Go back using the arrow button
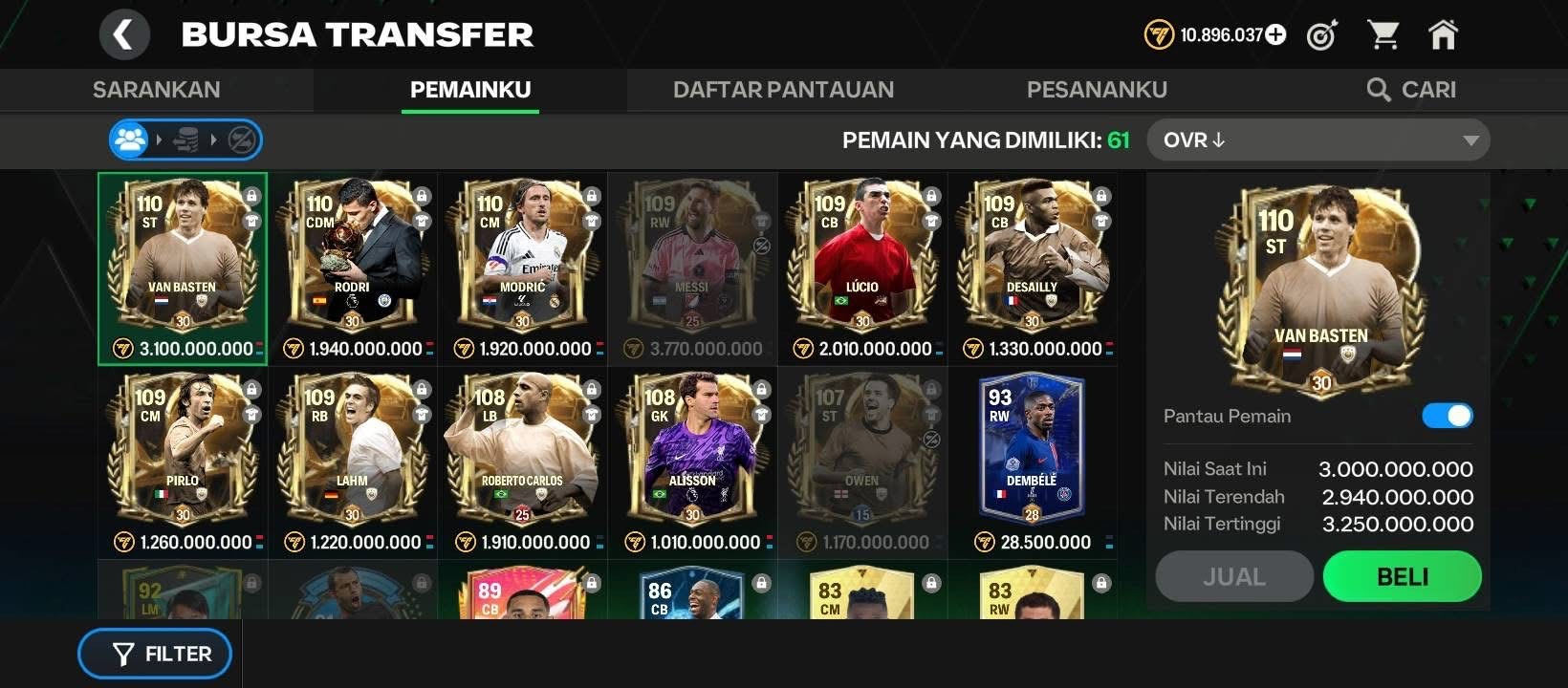This screenshot has height=688, width=1568. pyautogui.click(x=124, y=35)
